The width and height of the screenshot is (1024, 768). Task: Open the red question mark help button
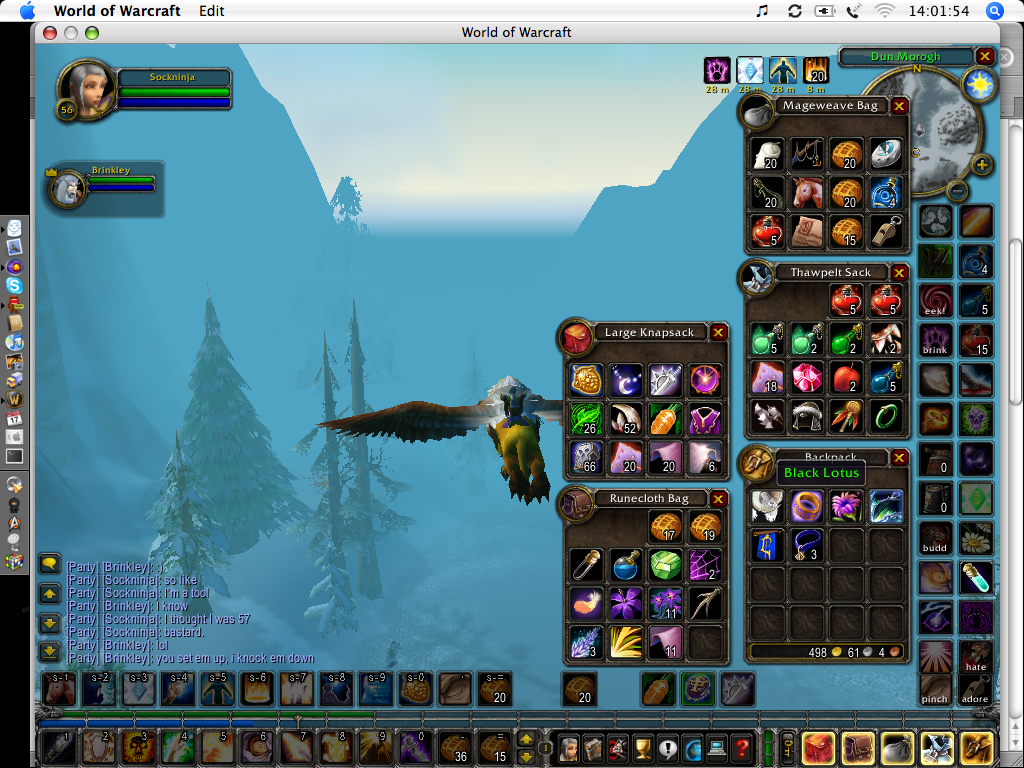(x=741, y=746)
